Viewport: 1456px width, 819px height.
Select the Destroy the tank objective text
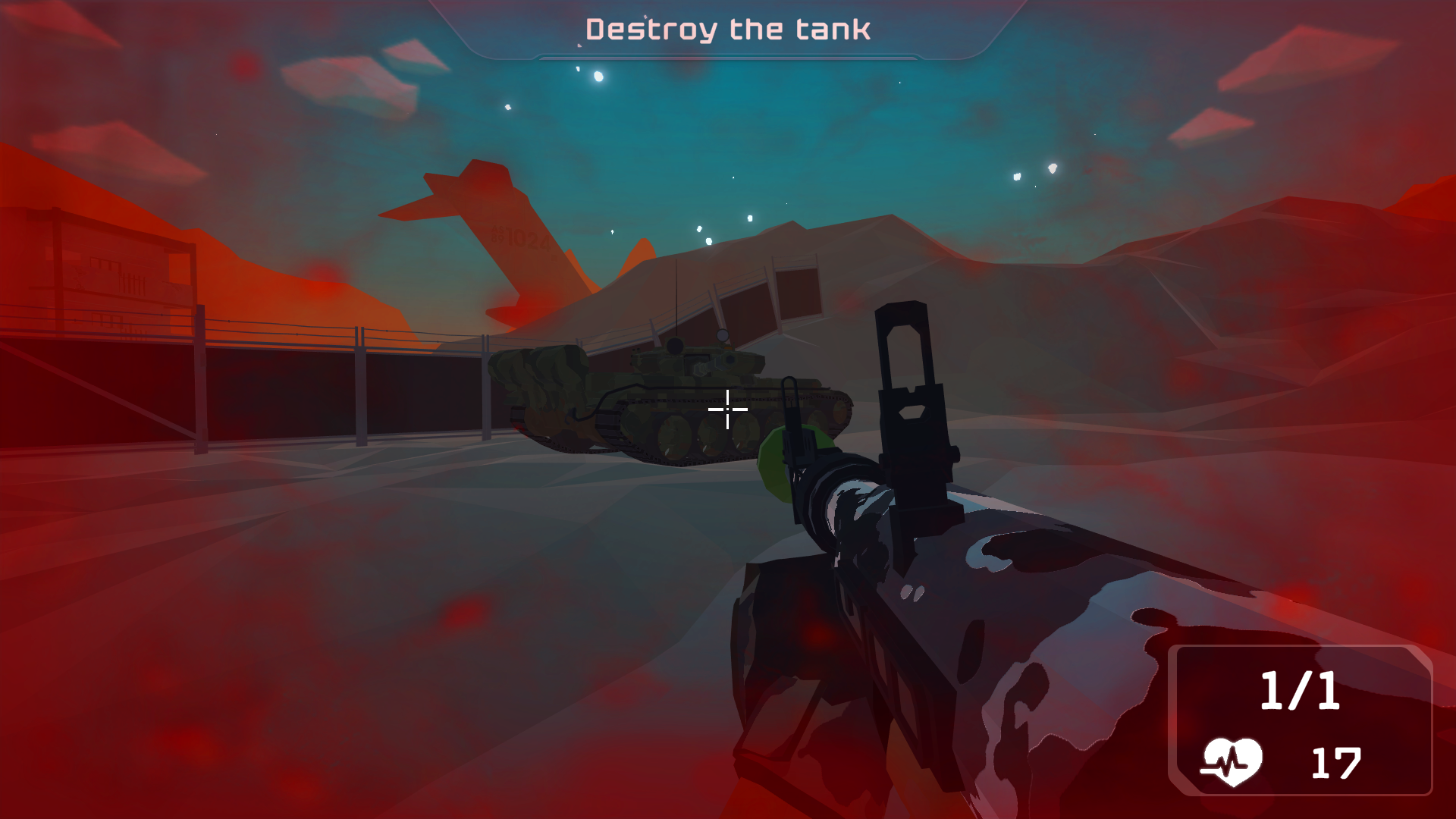pos(728,30)
